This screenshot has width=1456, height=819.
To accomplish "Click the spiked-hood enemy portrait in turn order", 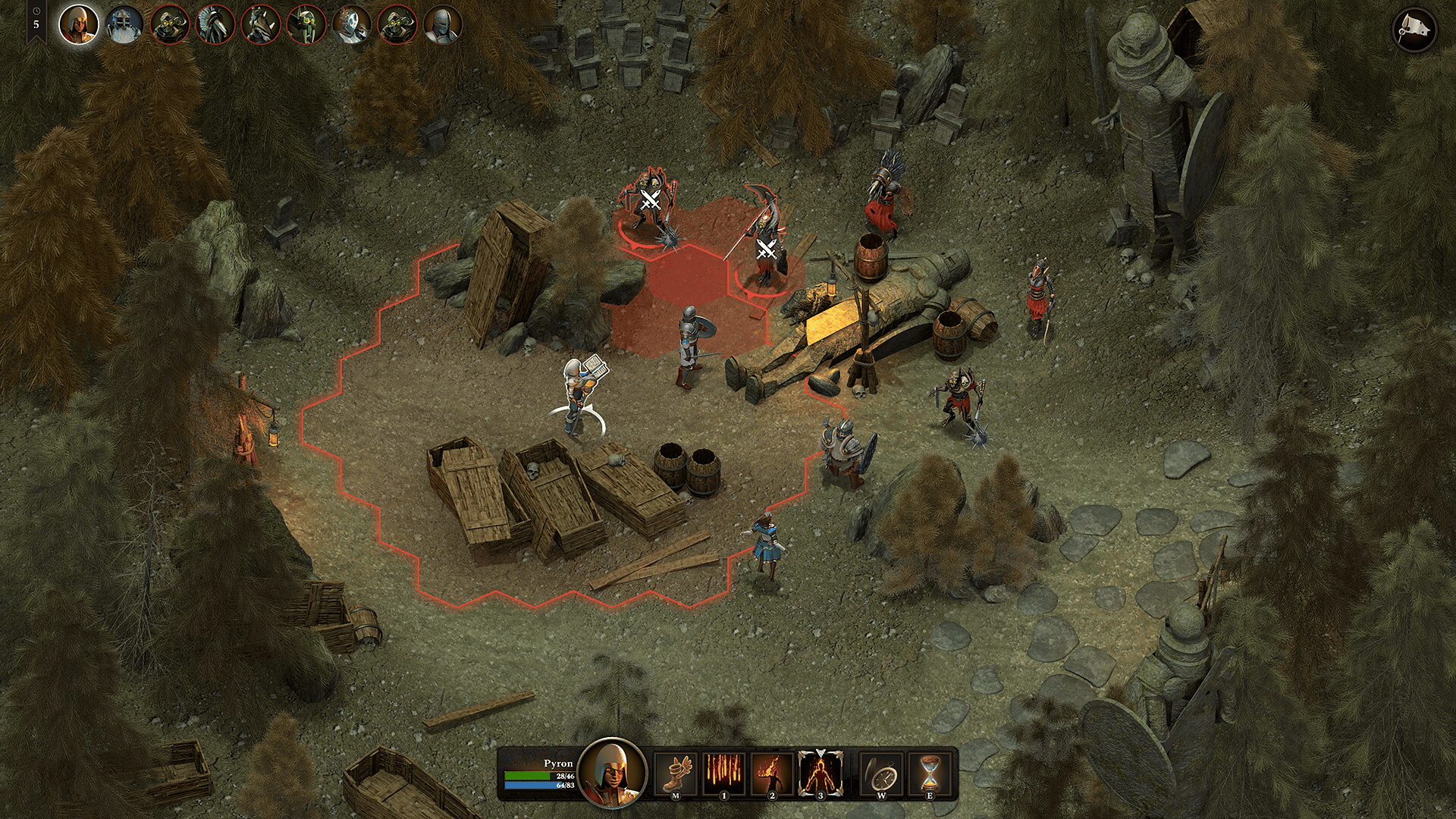I will tap(260, 25).
